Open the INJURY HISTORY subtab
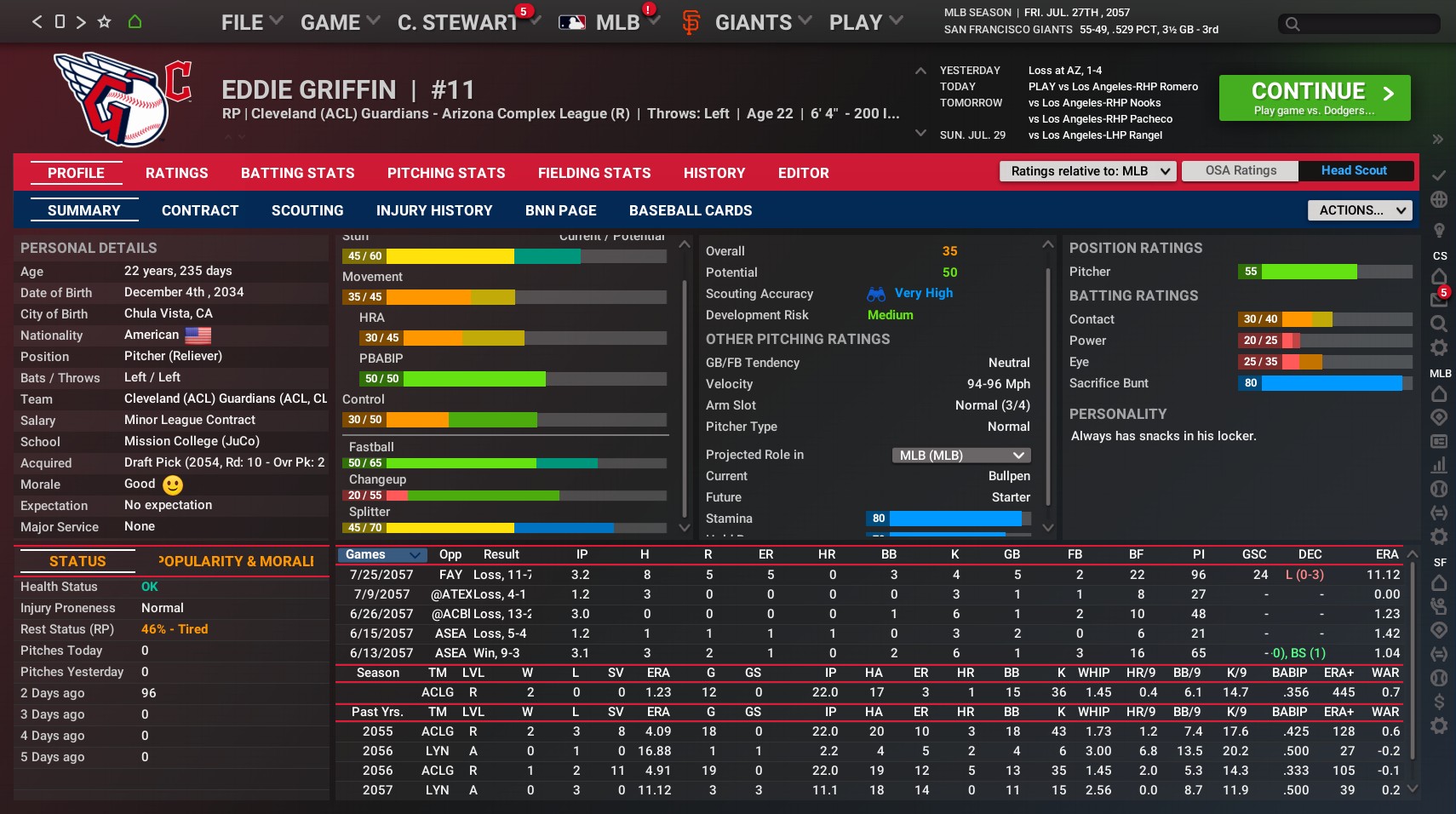This screenshot has height=814, width=1456. pyautogui.click(x=435, y=210)
